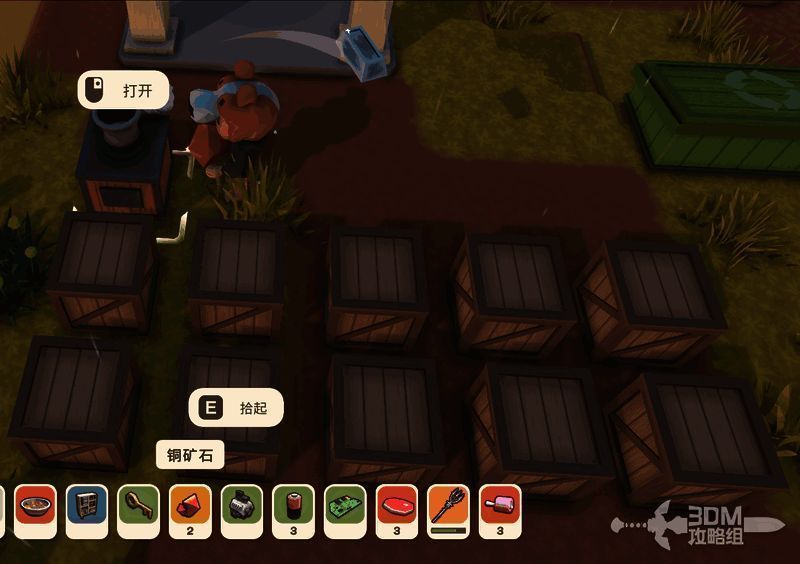Equip the pitchfork tool slot
This screenshot has width=800, height=564.
(449, 506)
